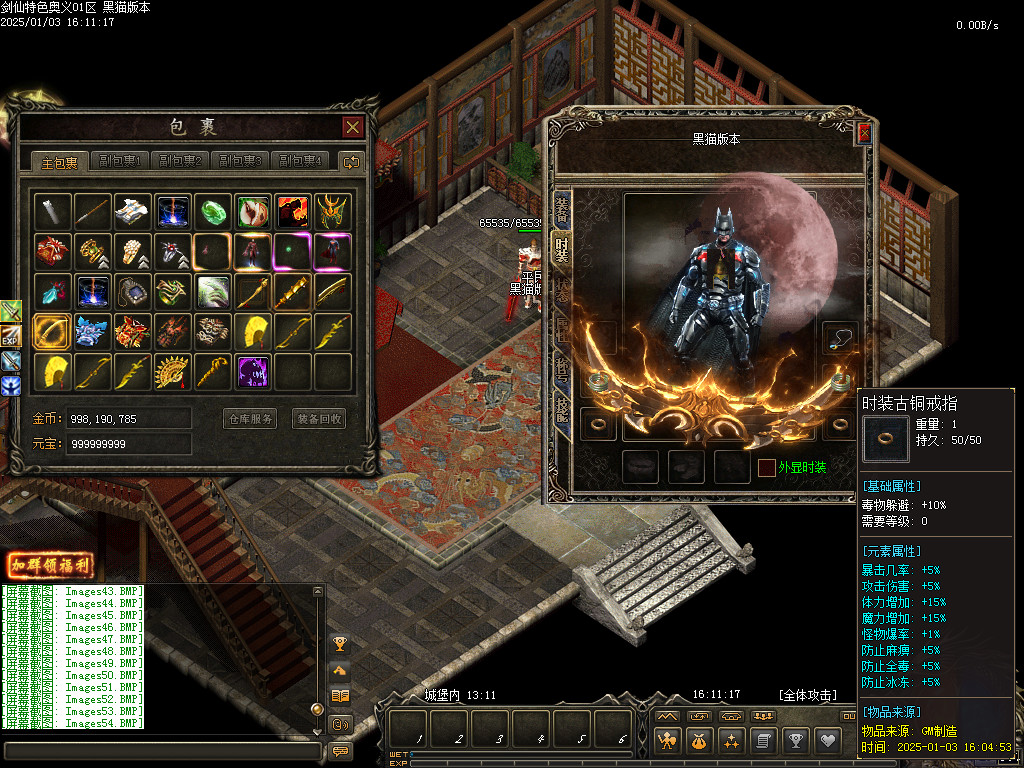This screenshot has width=1024, height=768.
Task: Toggle the 外显时装 checkbox
Action: 766,467
